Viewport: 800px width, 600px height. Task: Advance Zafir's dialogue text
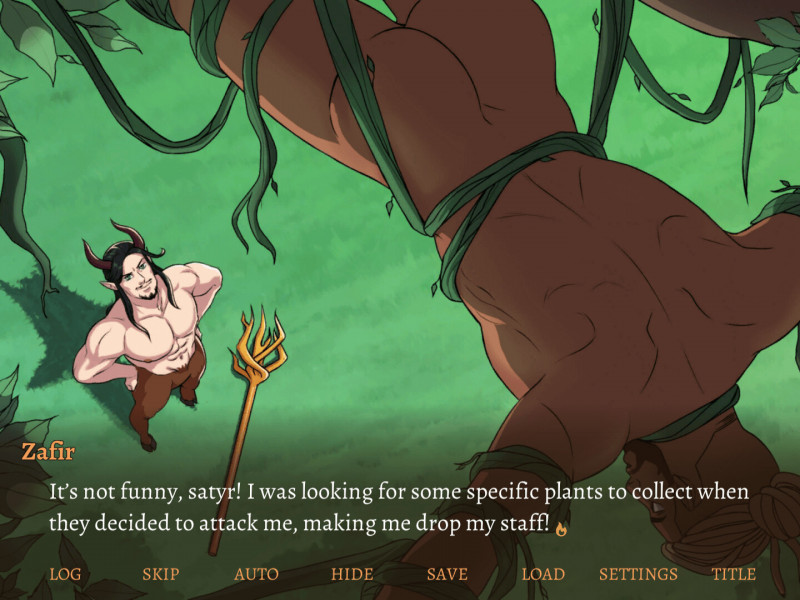(400, 508)
